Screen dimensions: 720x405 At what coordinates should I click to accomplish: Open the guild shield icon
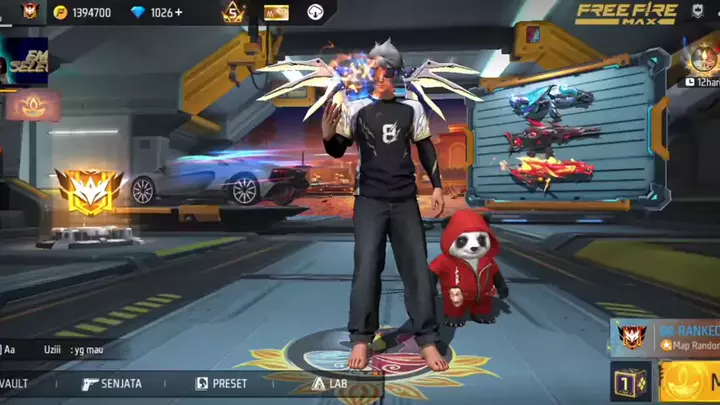(697, 13)
